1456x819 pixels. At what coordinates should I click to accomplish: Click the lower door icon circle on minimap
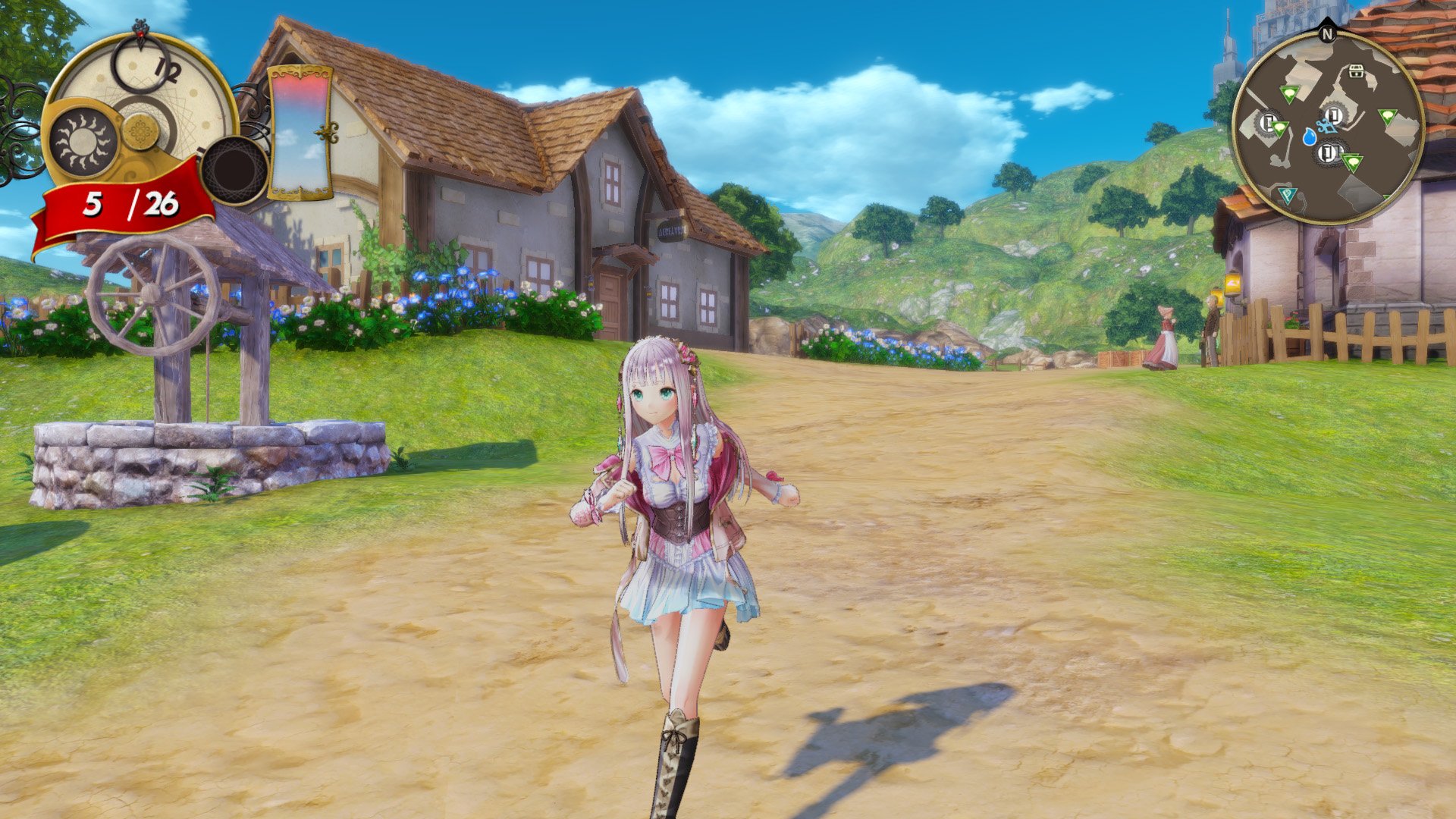click(1329, 152)
